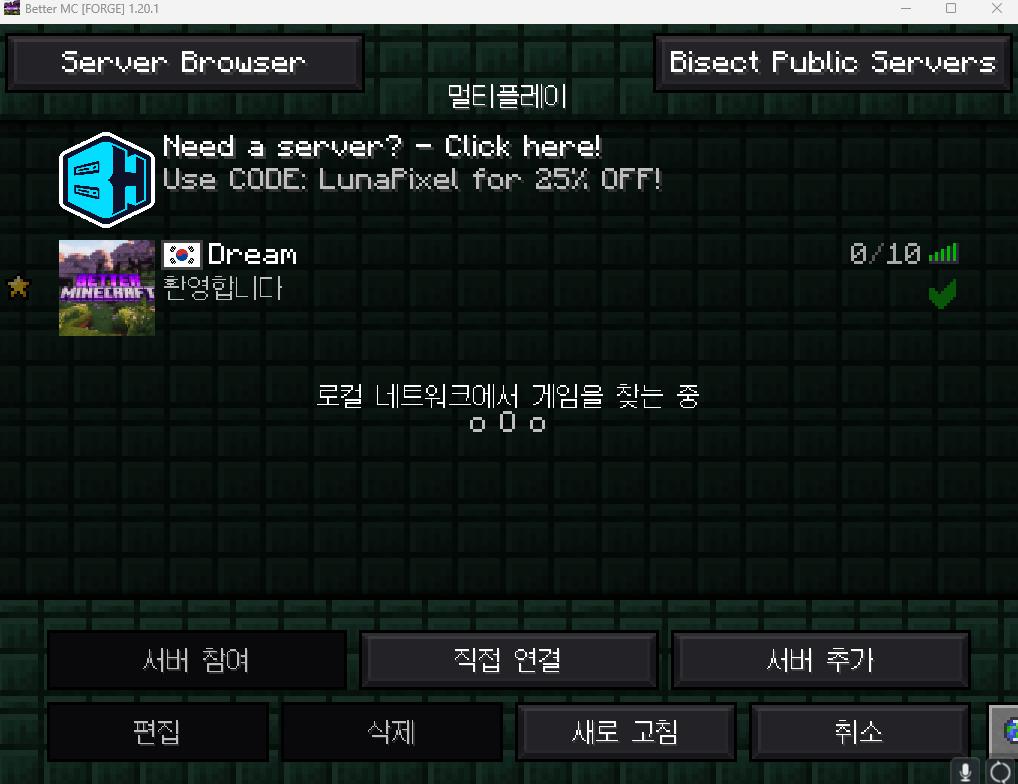
Task: Add a server with 서버 추가
Action: pyautogui.click(x=820, y=660)
